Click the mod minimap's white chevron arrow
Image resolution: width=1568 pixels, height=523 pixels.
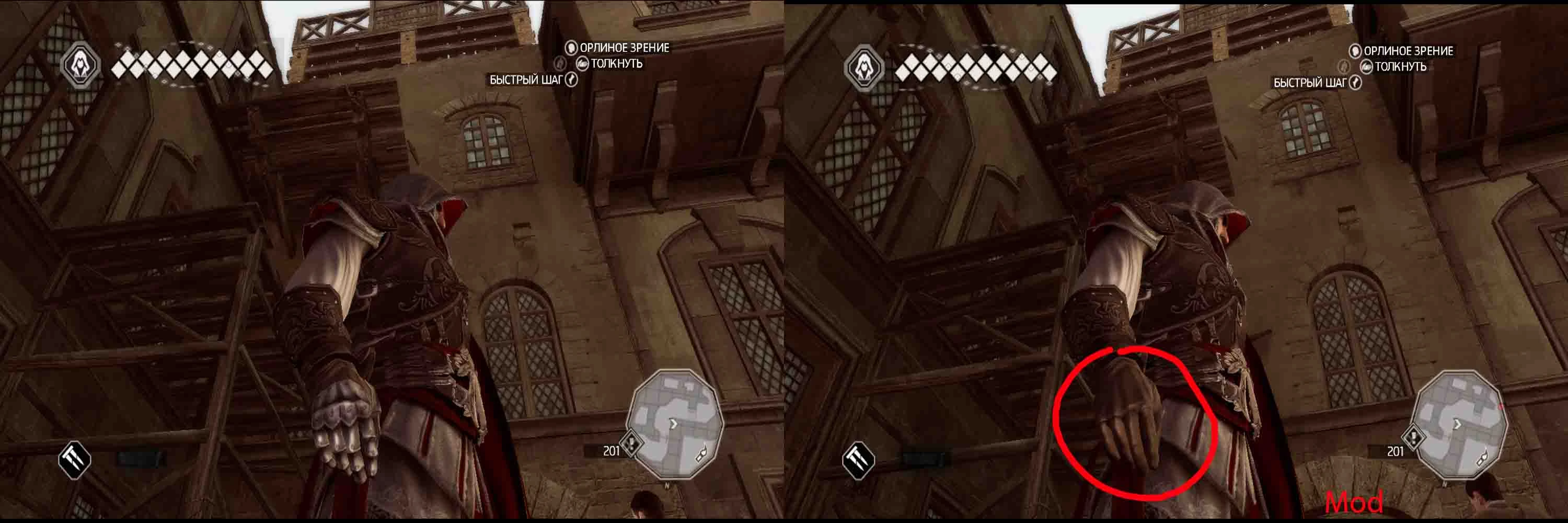1457,423
